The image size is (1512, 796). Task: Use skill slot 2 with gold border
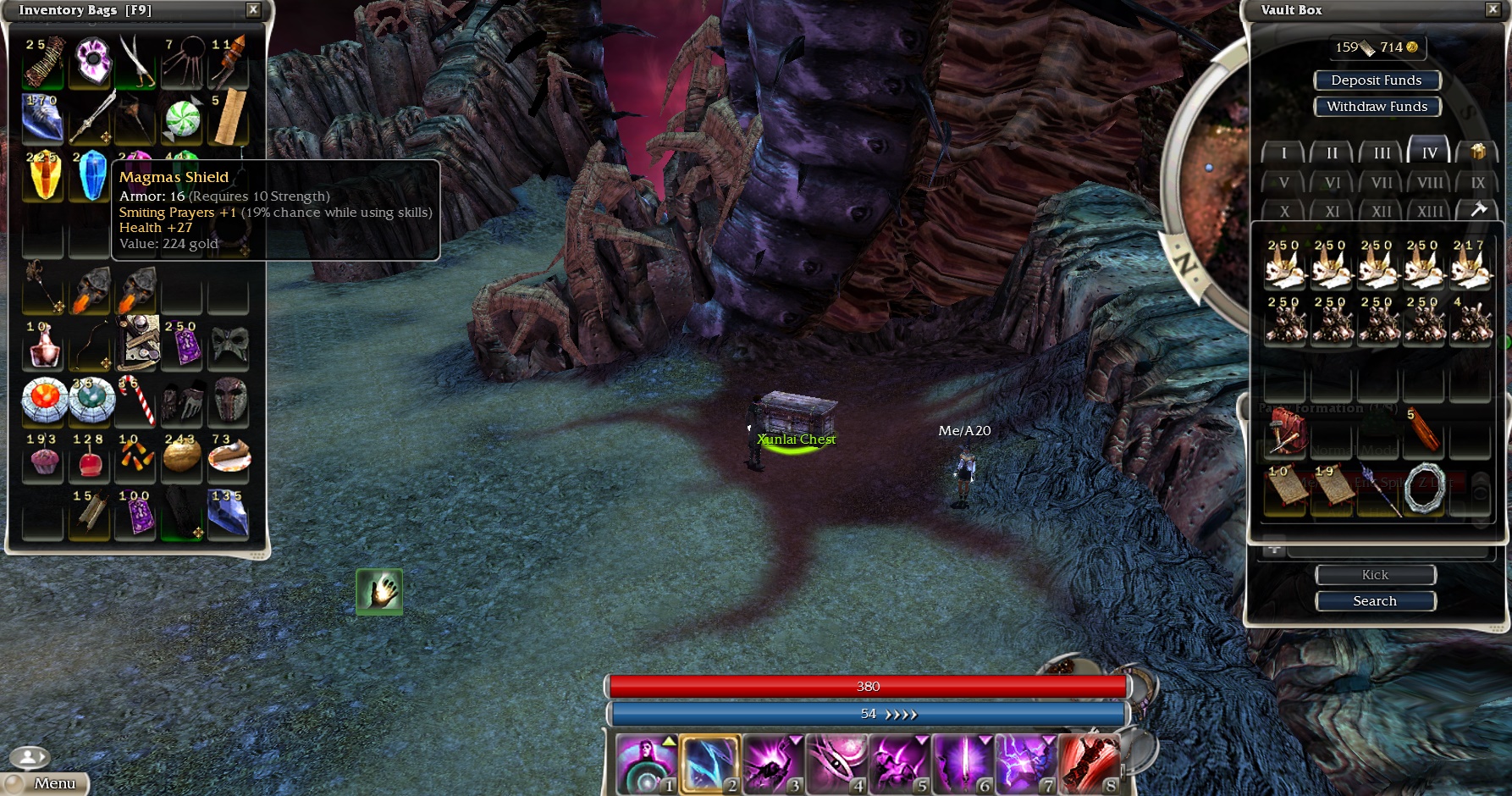pos(709,764)
